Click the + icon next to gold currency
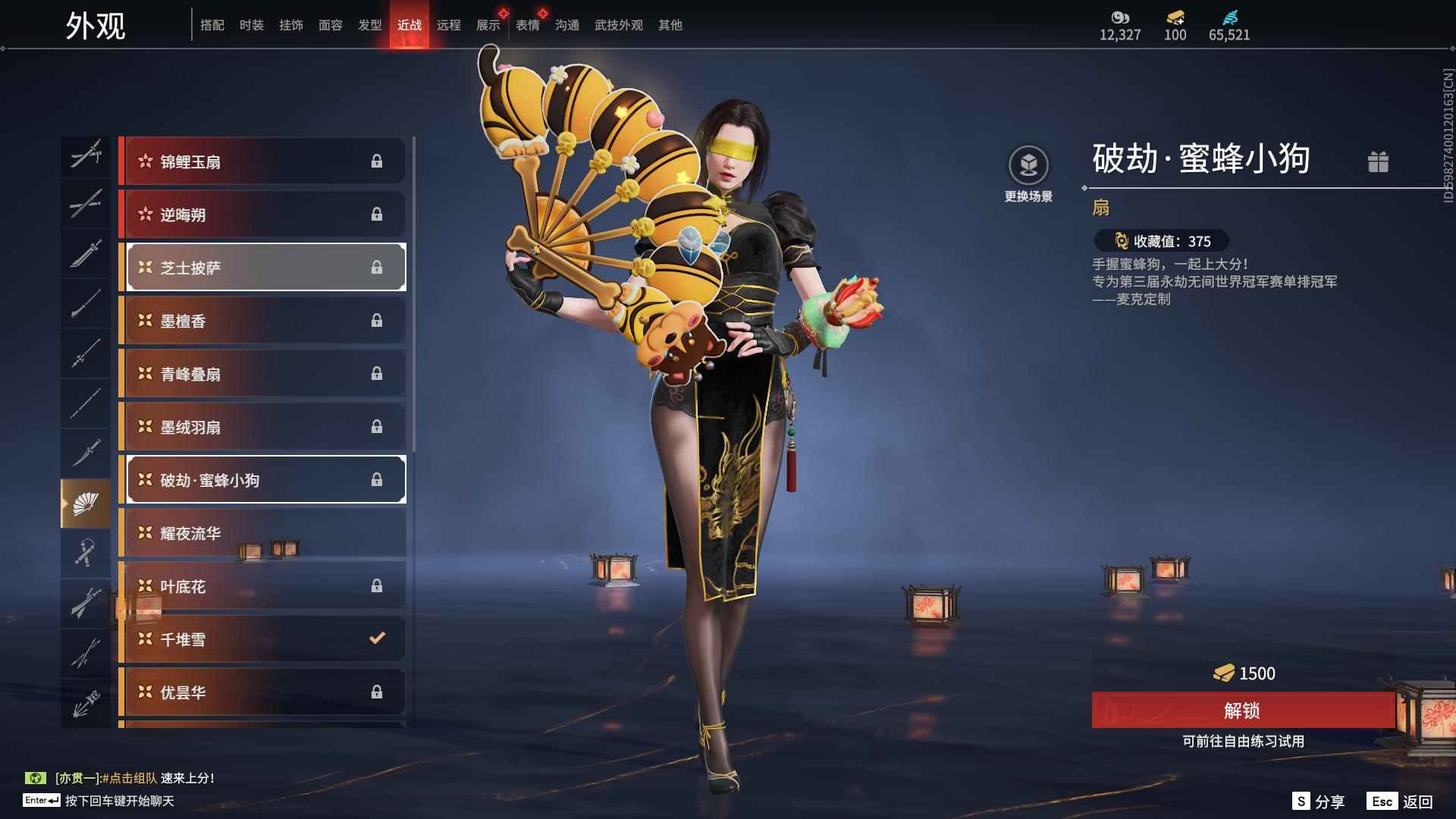This screenshot has height=819, width=1456. pyautogui.click(x=1180, y=20)
